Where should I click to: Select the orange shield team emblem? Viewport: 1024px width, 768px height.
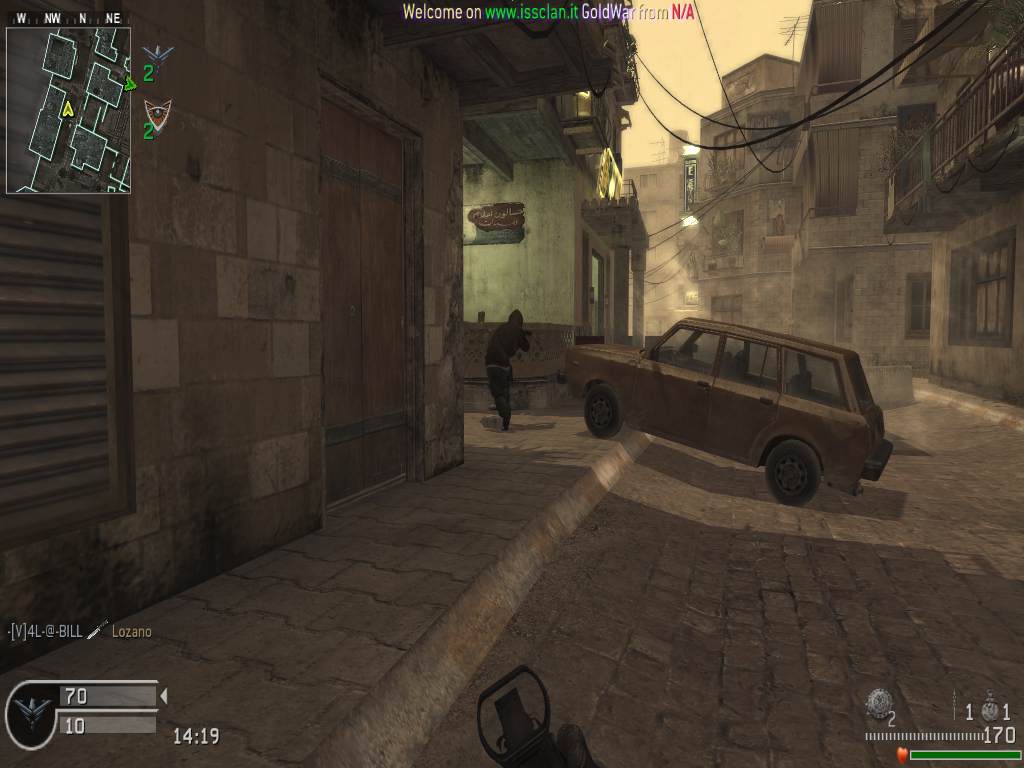(x=157, y=111)
